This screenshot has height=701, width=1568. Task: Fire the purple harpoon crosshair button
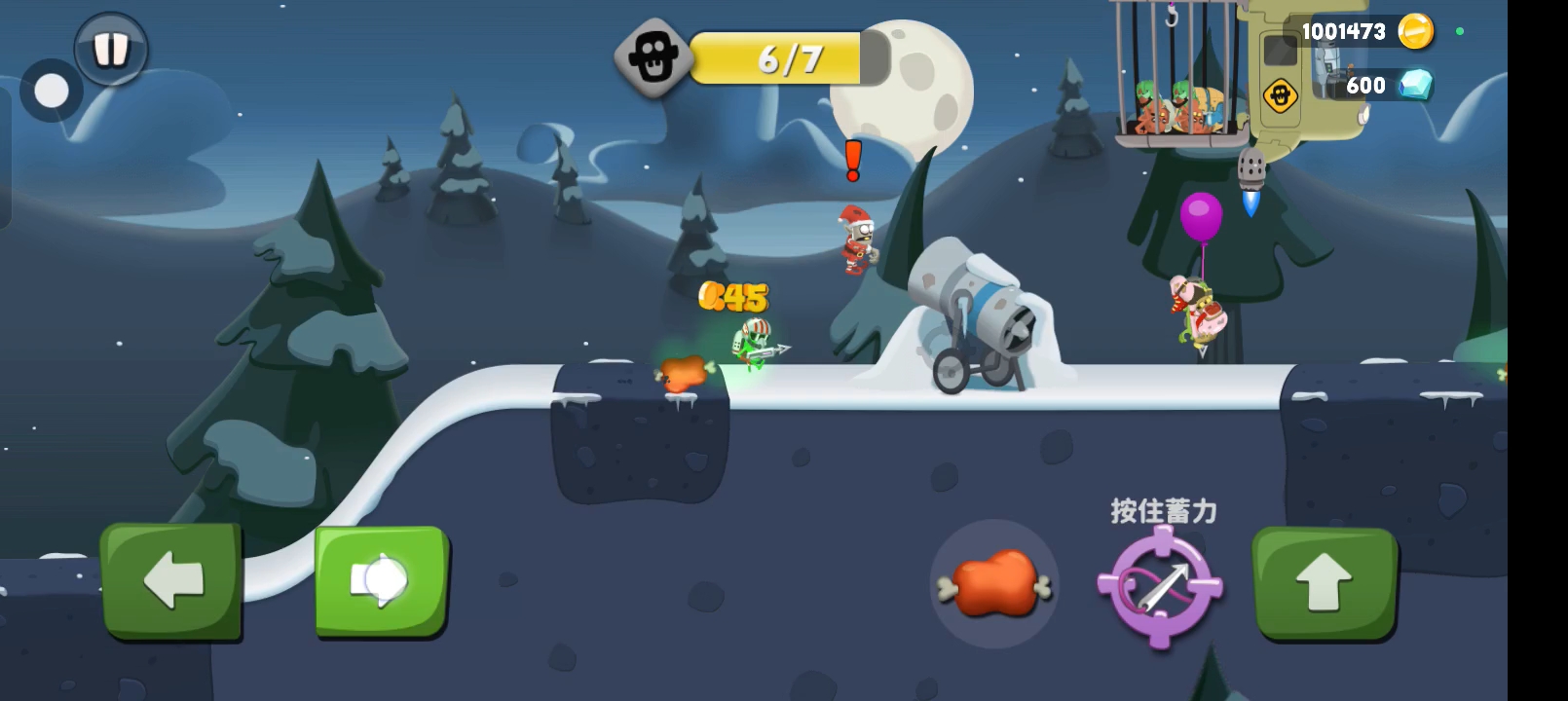1160,586
